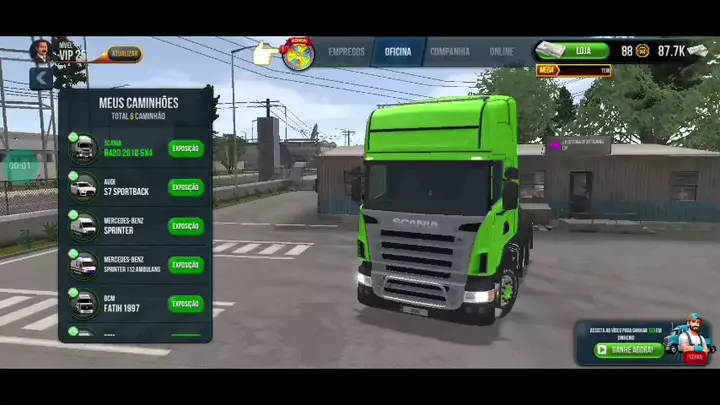The height and width of the screenshot is (405, 720).
Task: Close the video reward offer with Fechar
Action: [x=694, y=356]
